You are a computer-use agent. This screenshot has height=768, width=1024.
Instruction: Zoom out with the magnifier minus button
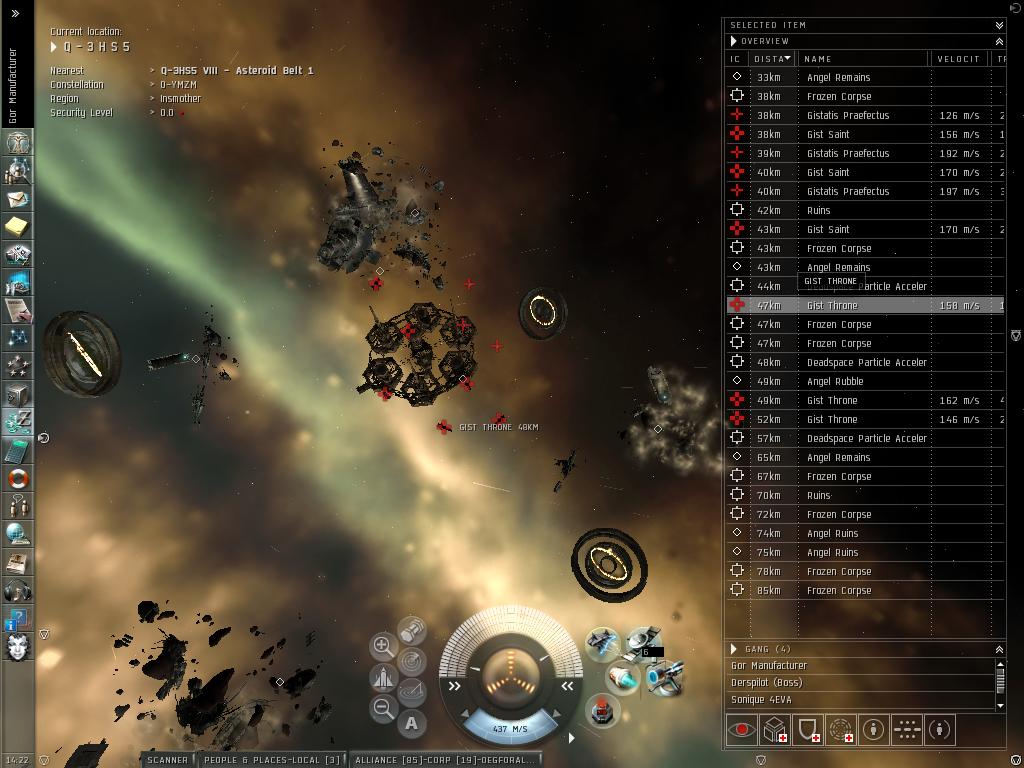[x=382, y=709]
